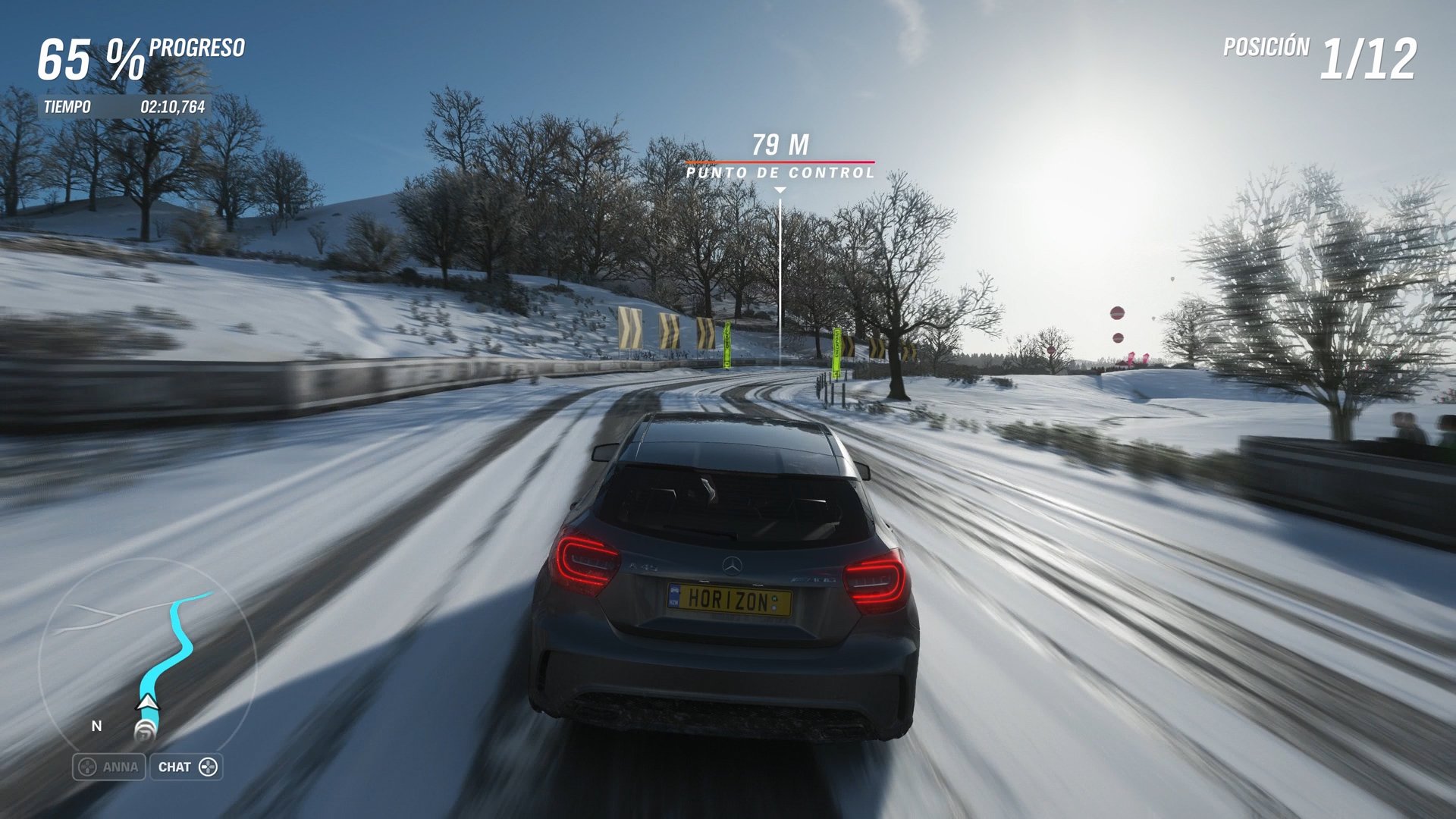Expand the PUNTO DE CONTROL checkpoint label

(x=779, y=173)
